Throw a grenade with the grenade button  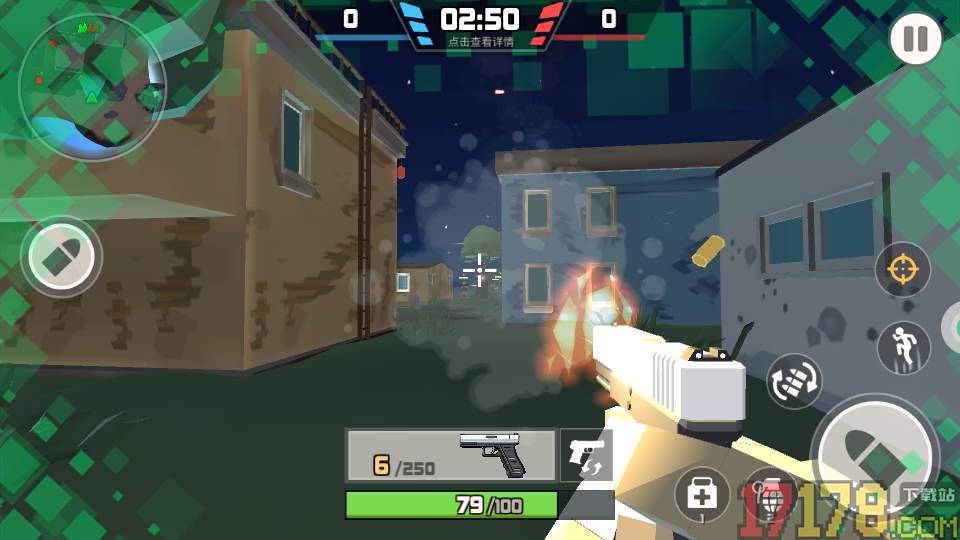(x=769, y=495)
